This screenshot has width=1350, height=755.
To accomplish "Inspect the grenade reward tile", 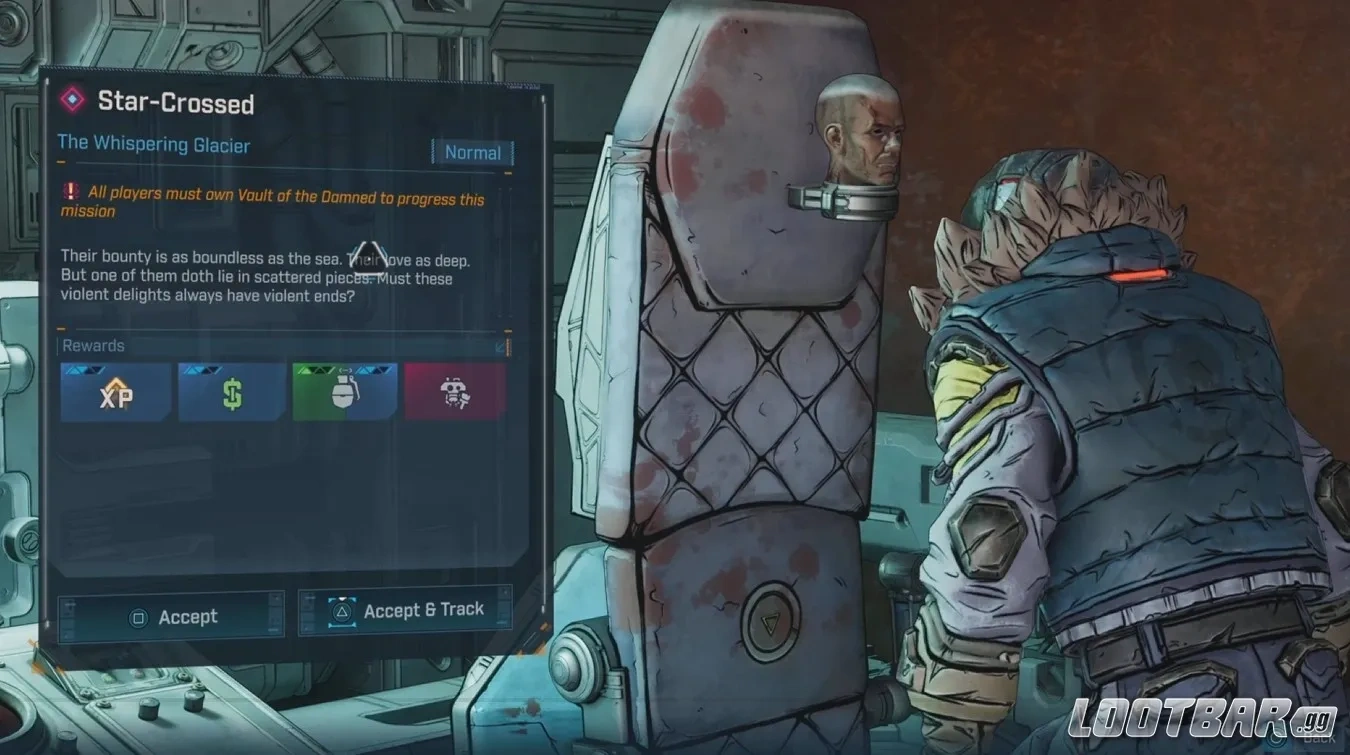I will (x=344, y=392).
